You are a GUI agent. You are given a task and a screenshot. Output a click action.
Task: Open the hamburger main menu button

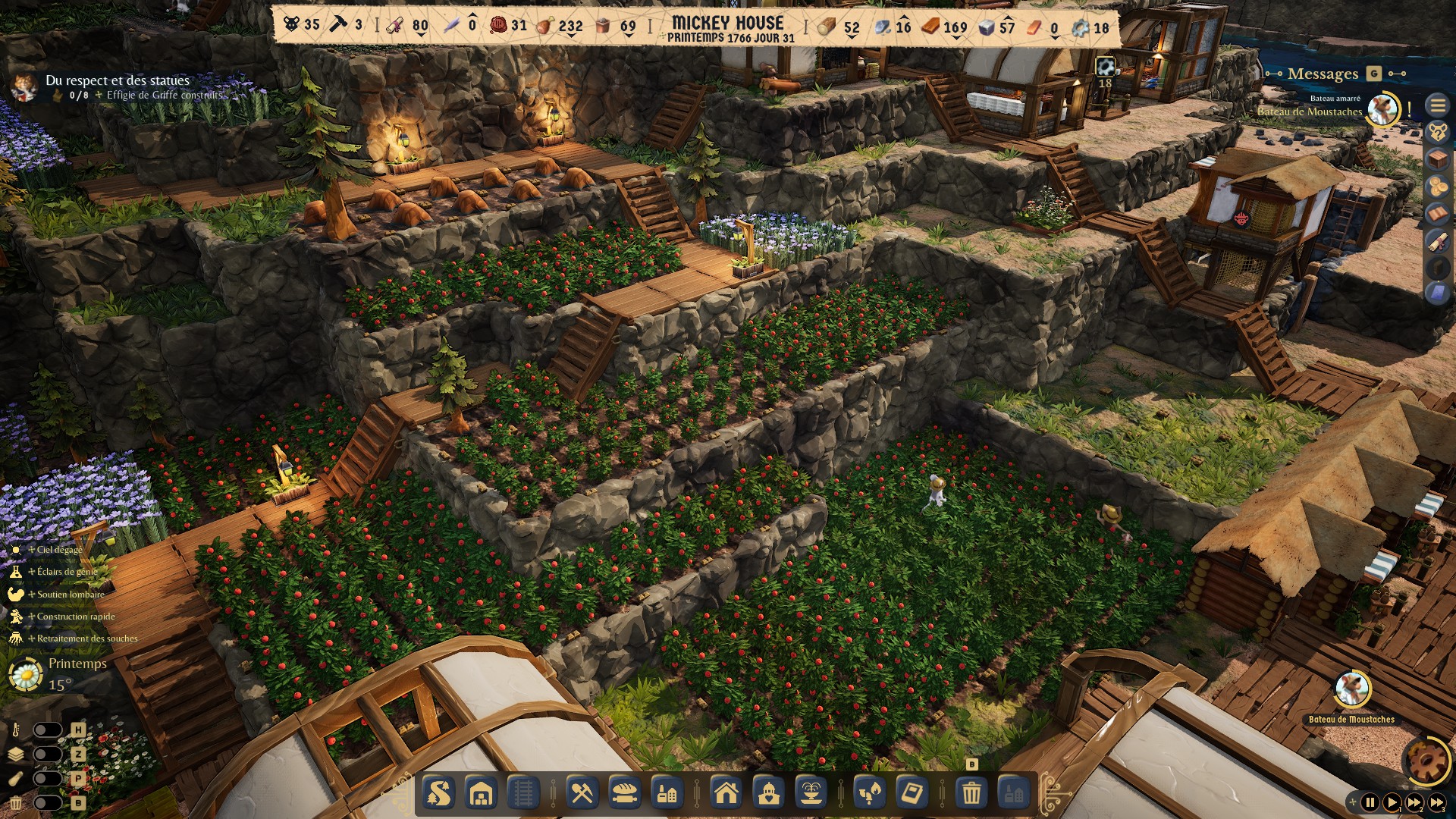pyautogui.click(x=1438, y=105)
